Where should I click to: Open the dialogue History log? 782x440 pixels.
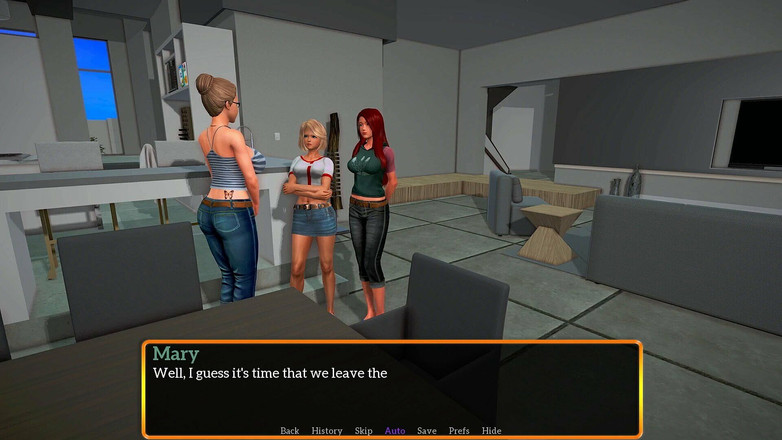pyautogui.click(x=327, y=431)
